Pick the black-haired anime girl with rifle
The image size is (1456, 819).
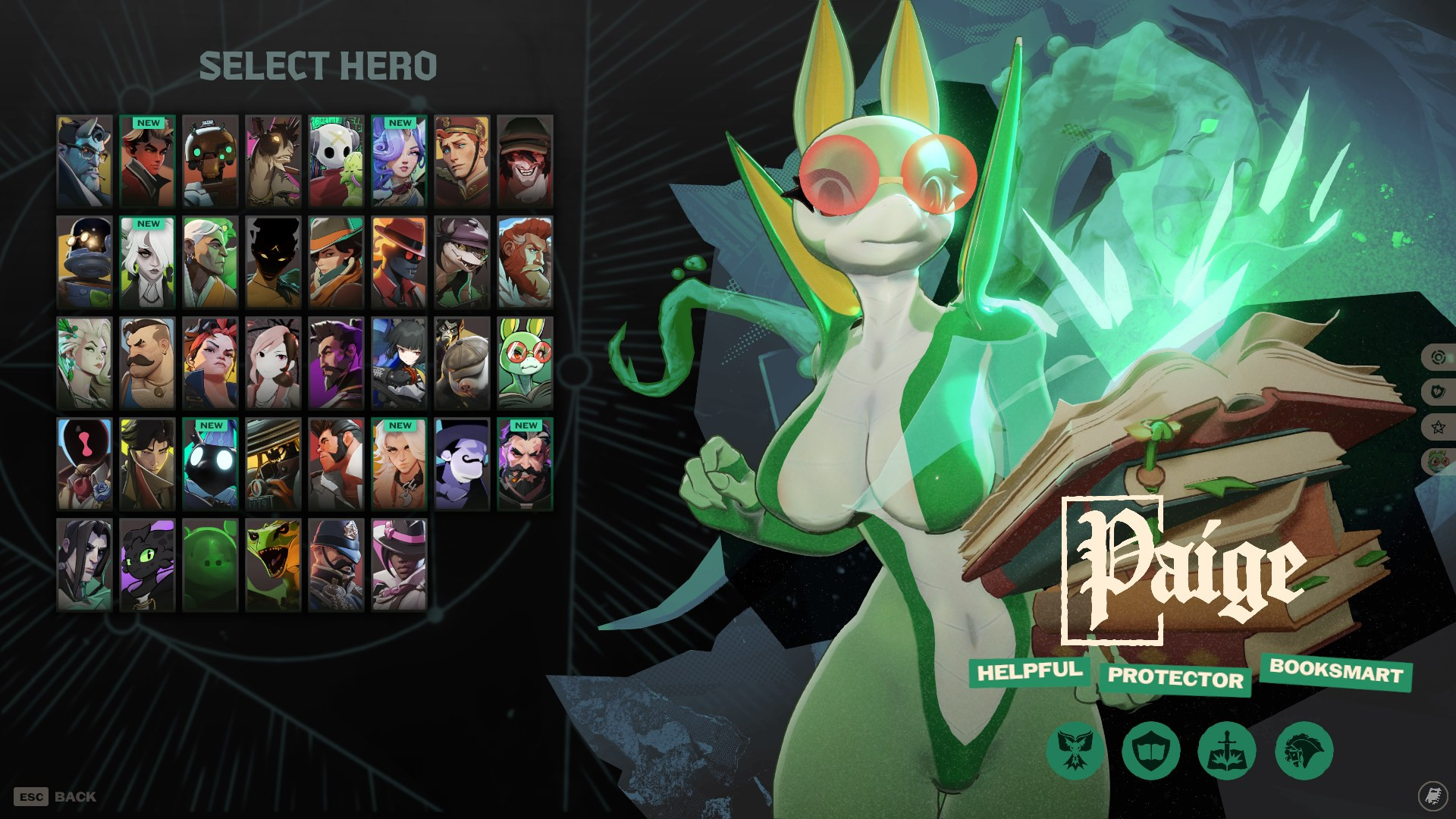pyautogui.click(x=399, y=363)
